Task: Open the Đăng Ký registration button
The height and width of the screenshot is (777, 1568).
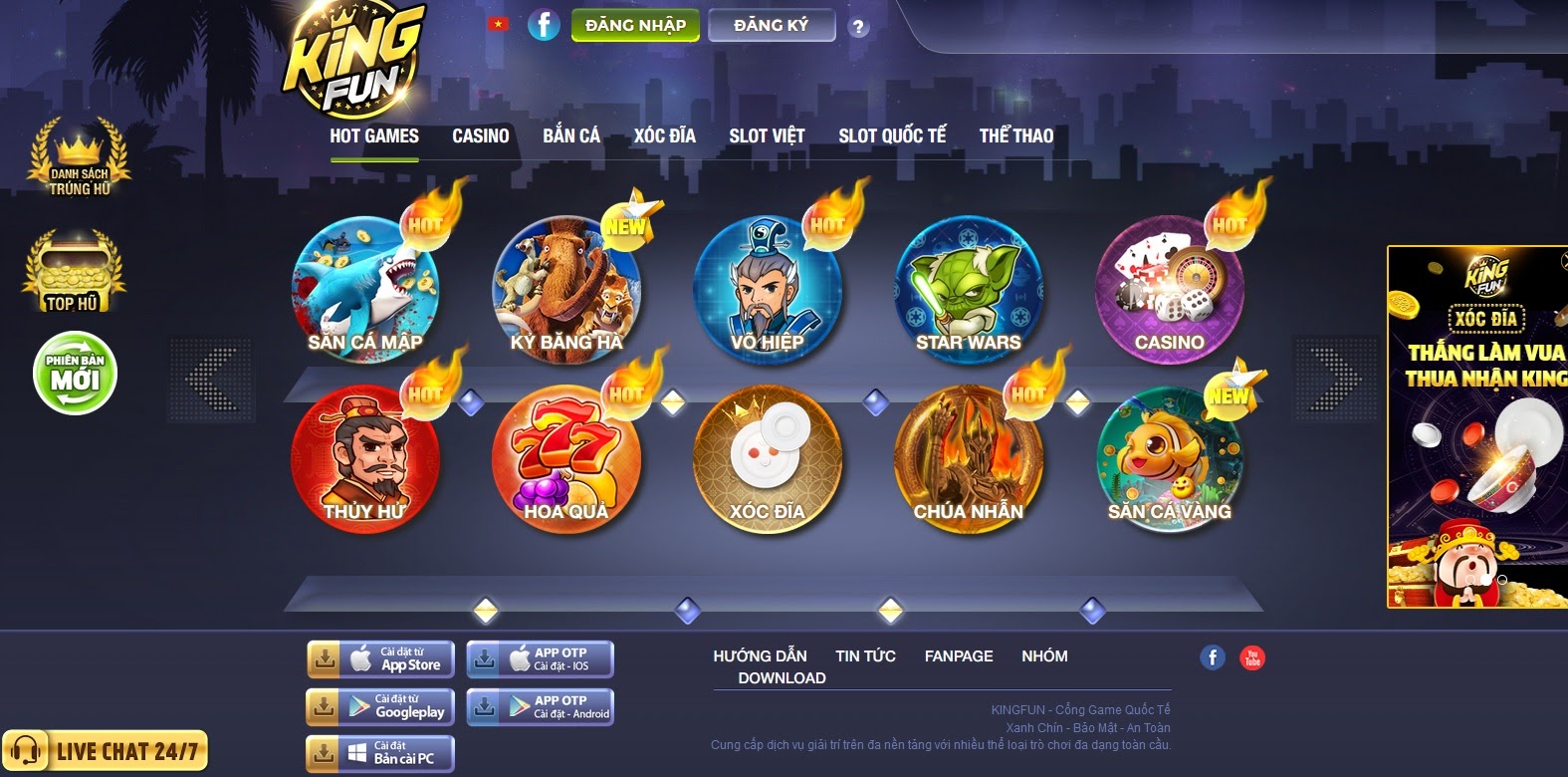Action: [x=771, y=26]
